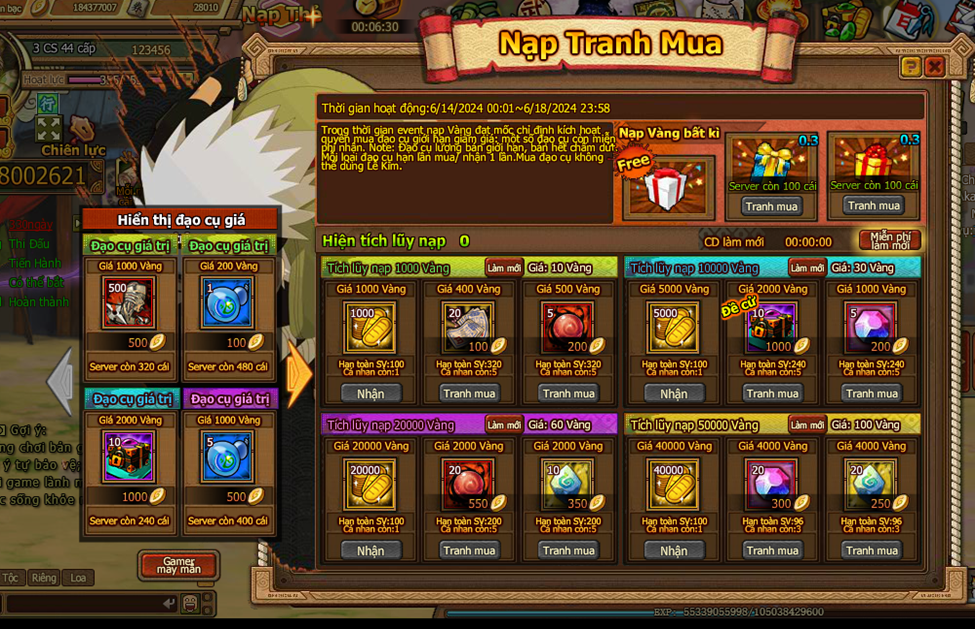
Task: Buy the Giá 400 Vàng item via Tranh mua
Action: 469,393
